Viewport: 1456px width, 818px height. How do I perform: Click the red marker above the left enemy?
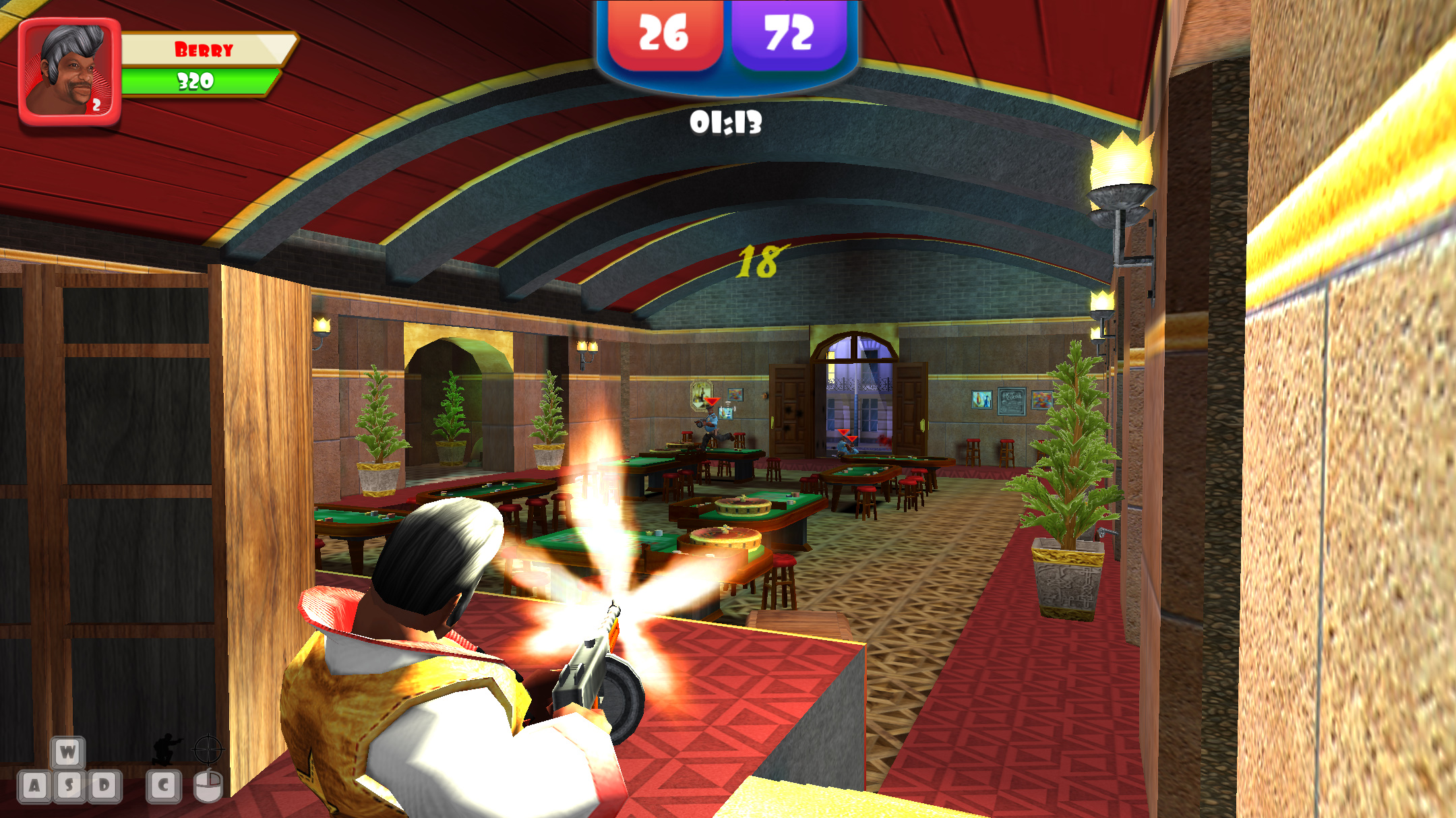pyautogui.click(x=711, y=401)
